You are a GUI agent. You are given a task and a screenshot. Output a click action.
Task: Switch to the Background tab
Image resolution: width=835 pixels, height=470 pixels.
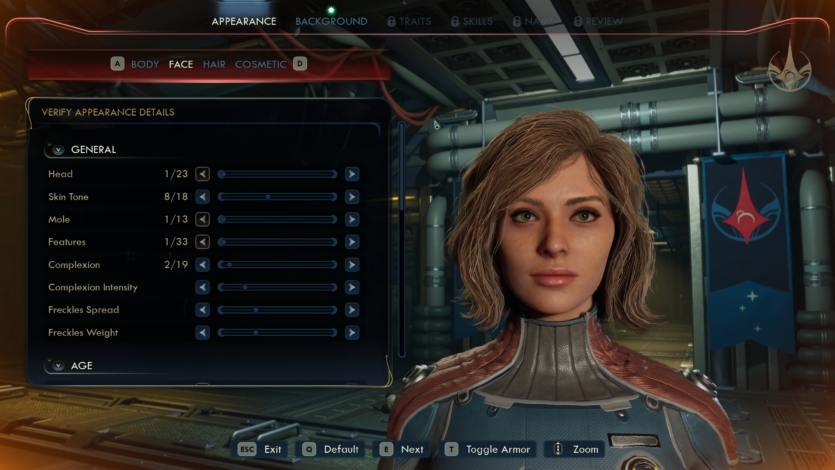pos(331,21)
